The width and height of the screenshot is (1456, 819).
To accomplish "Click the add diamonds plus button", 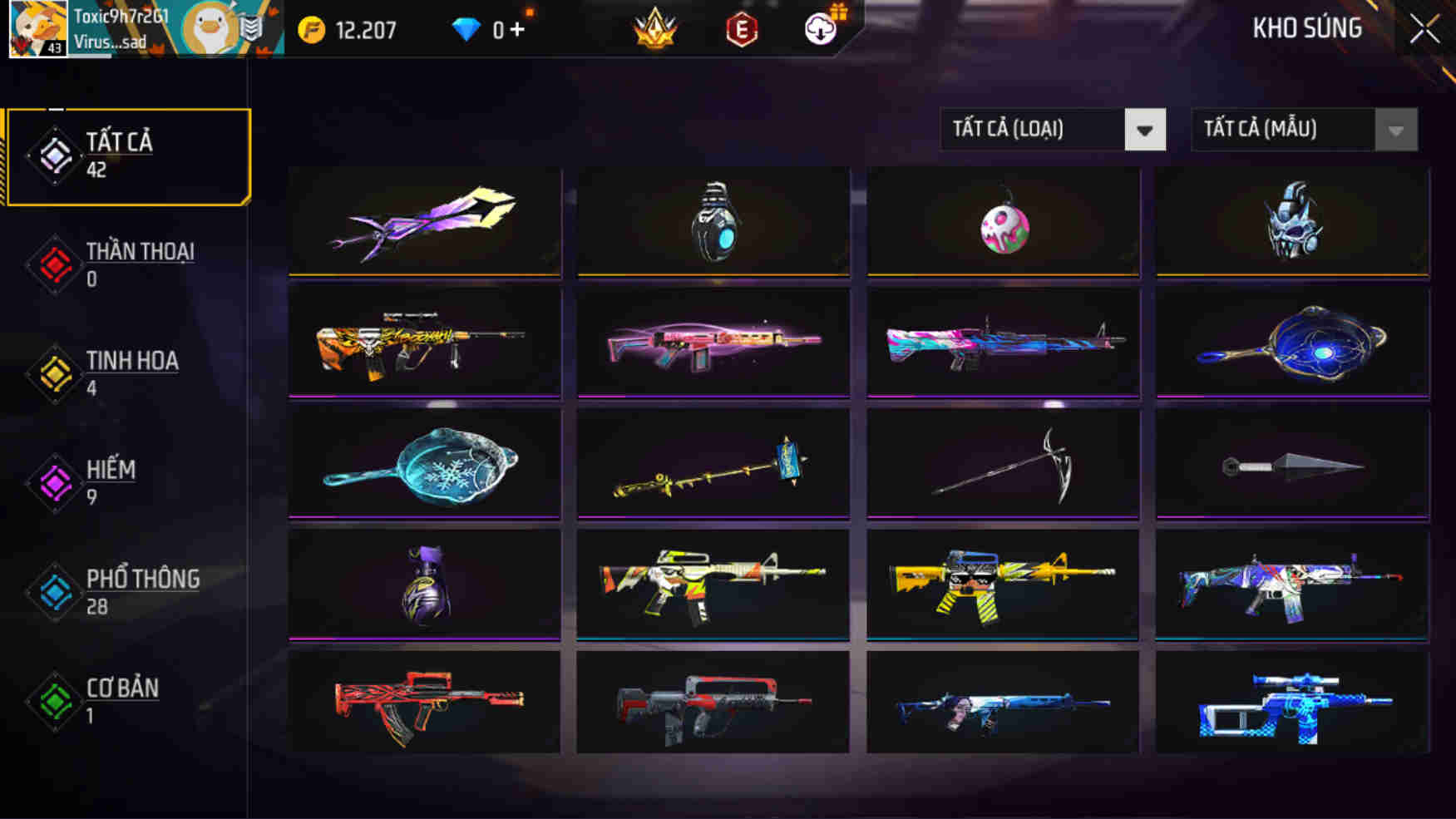I will (516, 28).
